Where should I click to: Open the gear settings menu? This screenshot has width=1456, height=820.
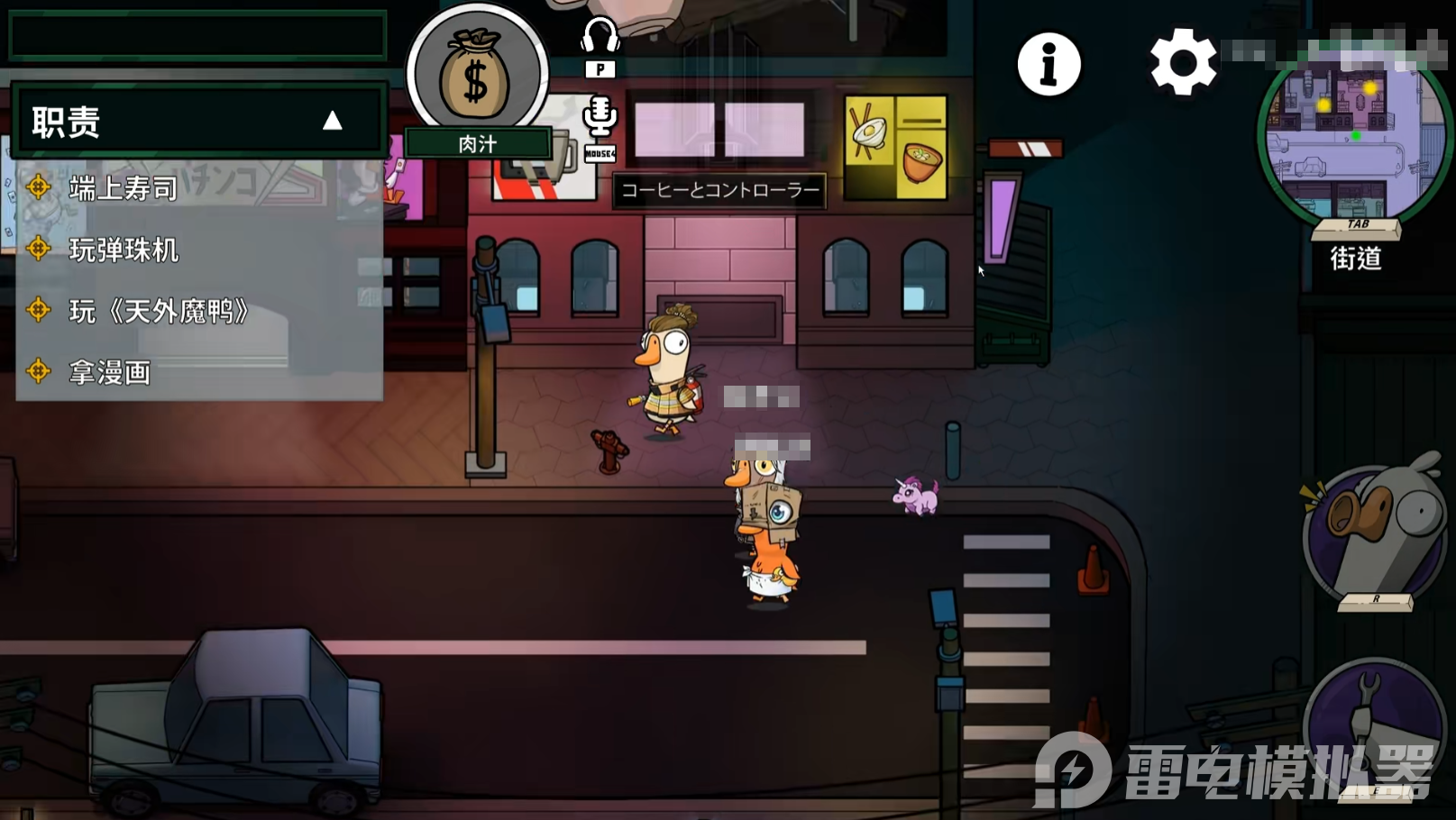point(1183,62)
